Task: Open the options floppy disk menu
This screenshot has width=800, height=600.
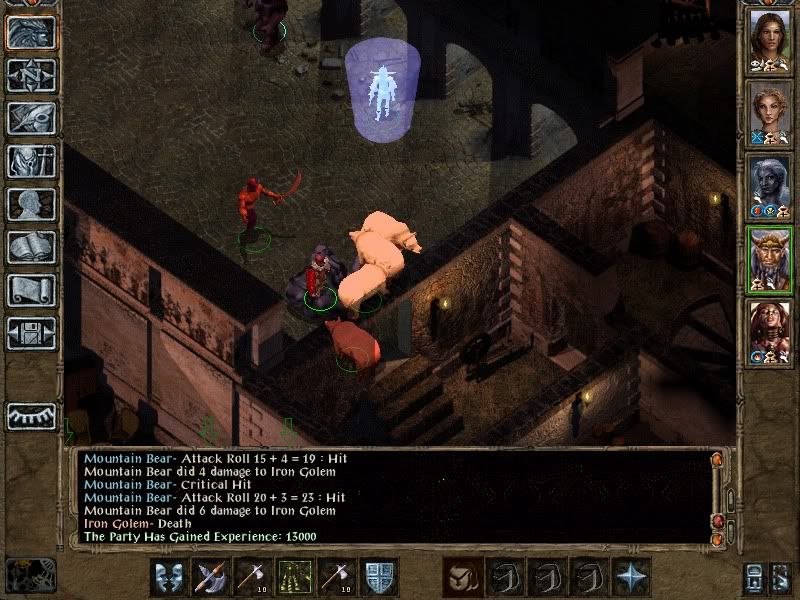Action: 30,332
